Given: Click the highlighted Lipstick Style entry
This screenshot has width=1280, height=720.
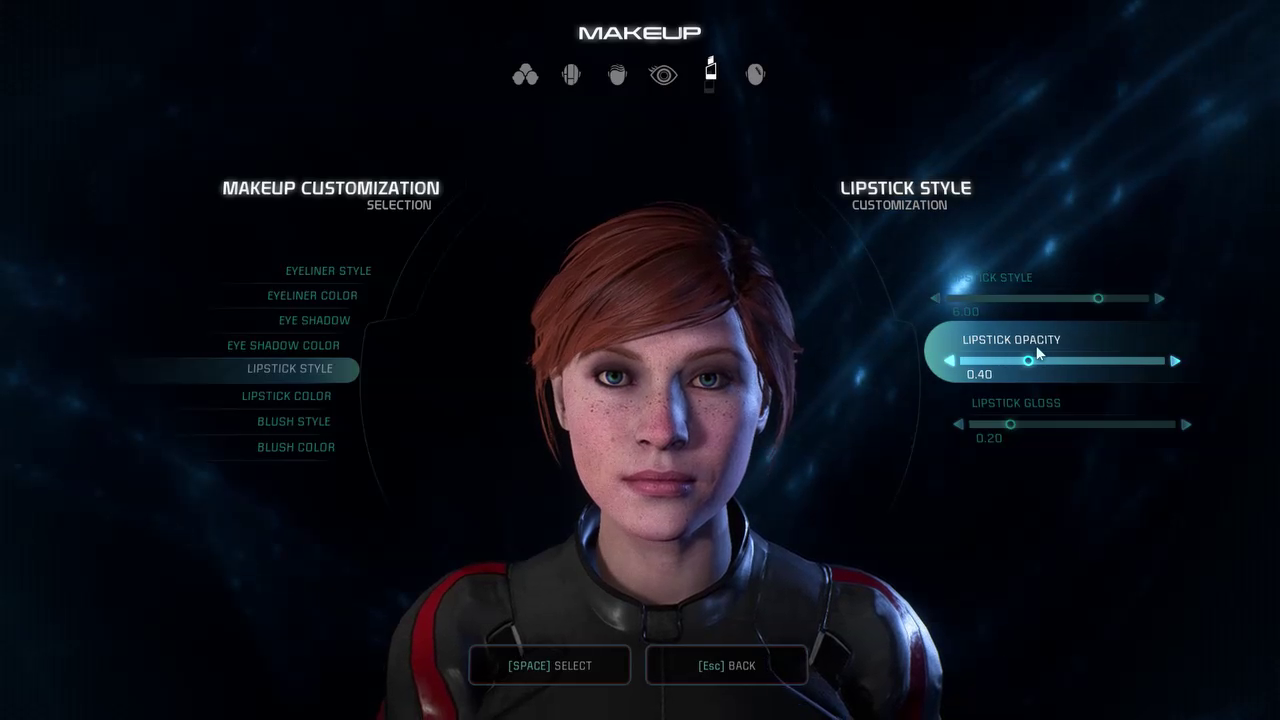Looking at the screenshot, I should coord(289,369).
